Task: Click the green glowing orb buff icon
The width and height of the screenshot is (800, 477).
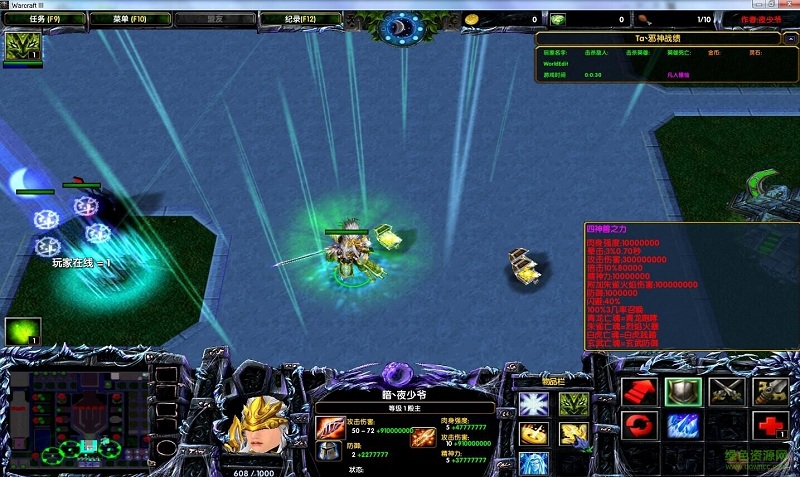Action: (18, 331)
